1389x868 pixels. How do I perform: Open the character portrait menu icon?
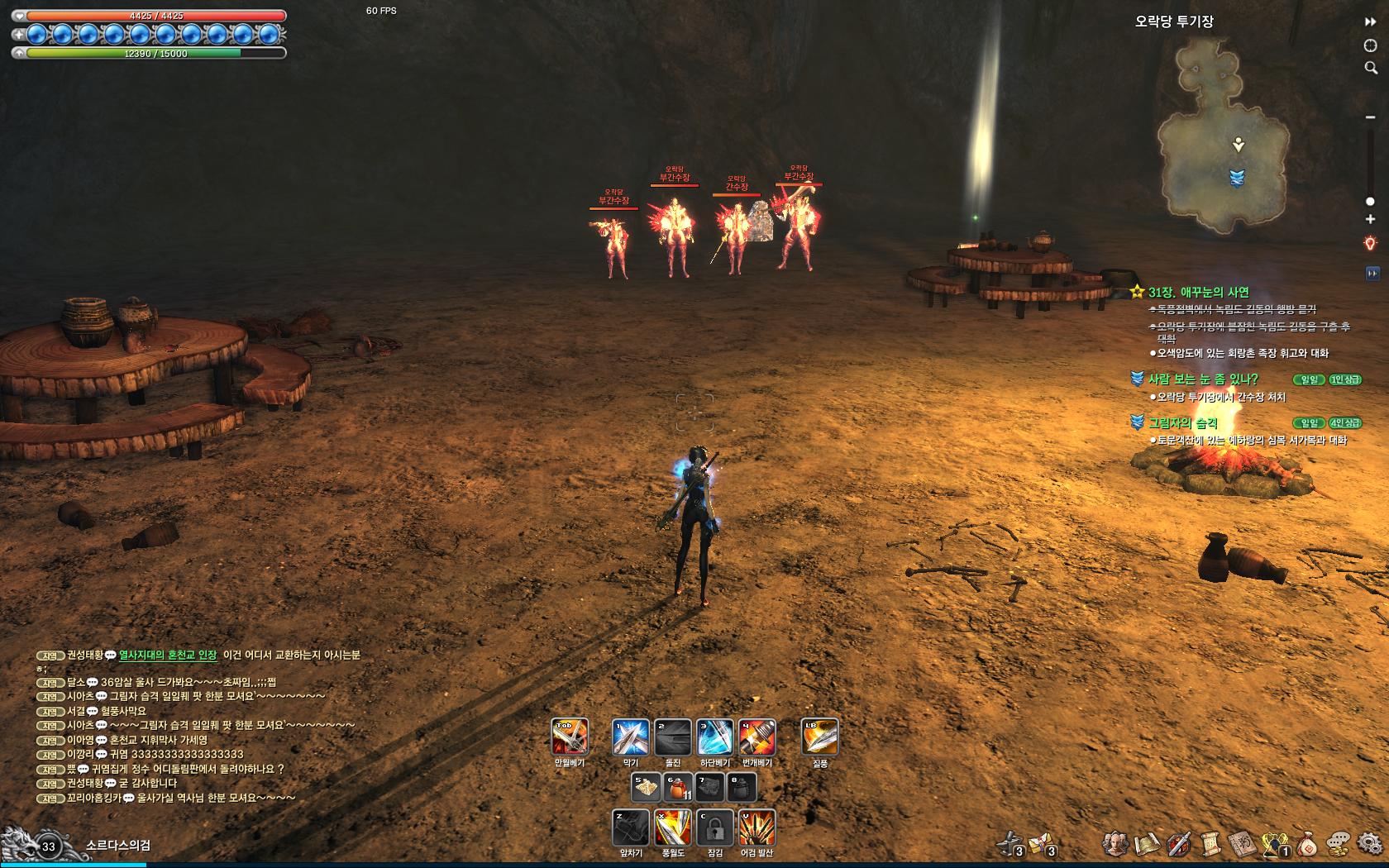[1115, 844]
